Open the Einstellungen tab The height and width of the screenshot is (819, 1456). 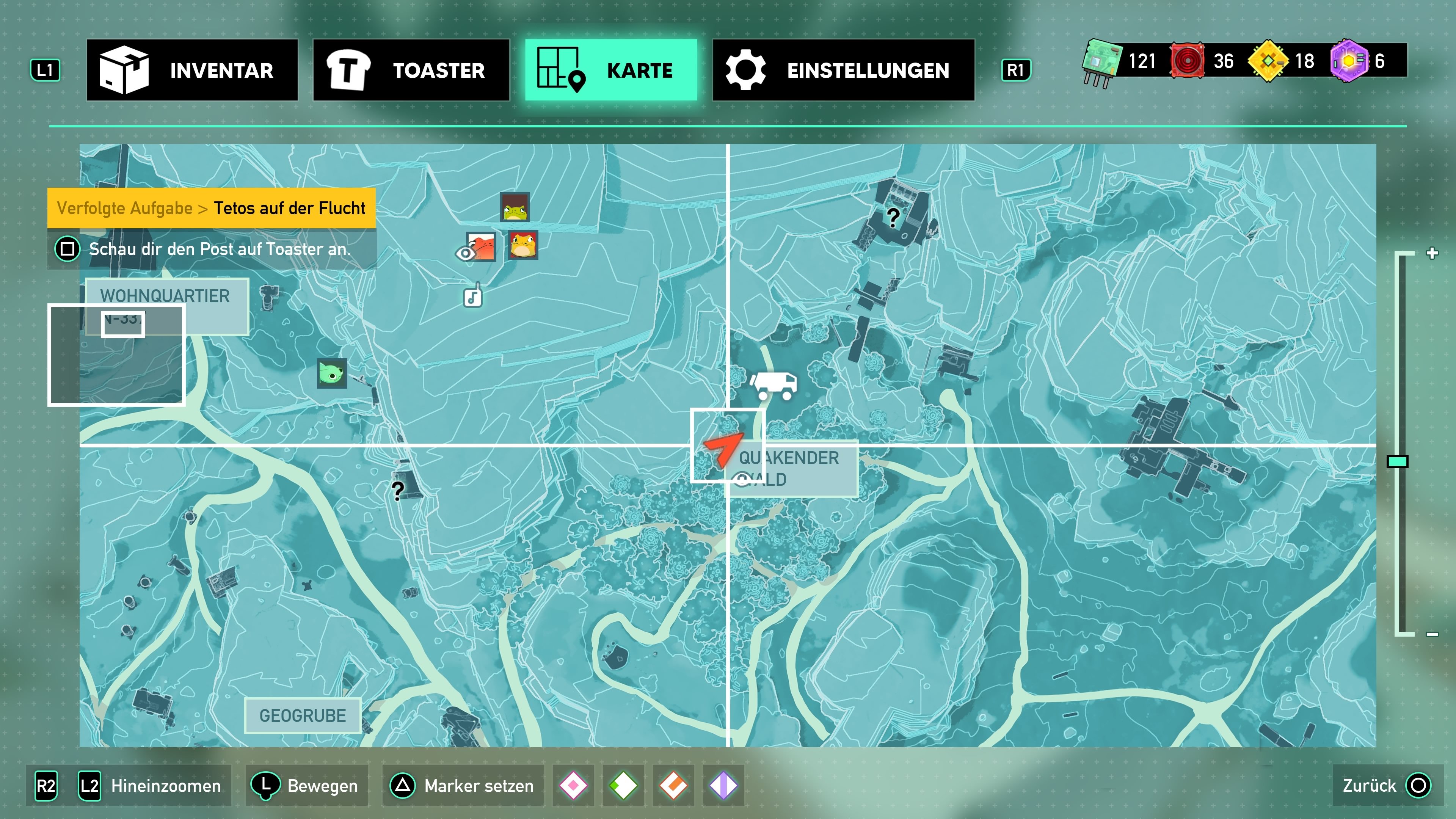point(843,70)
